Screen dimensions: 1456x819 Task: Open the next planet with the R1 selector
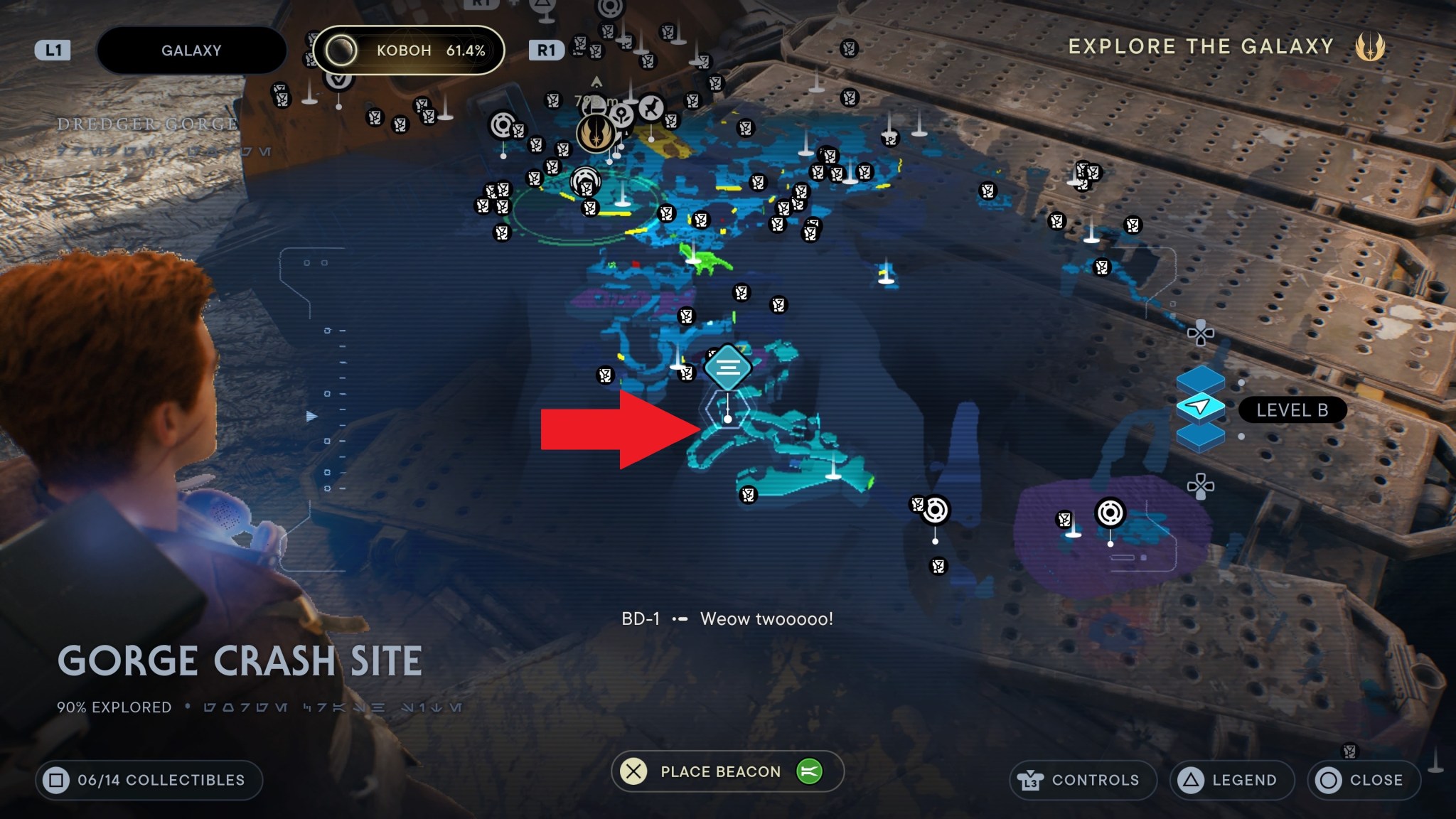(x=546, y=50)
